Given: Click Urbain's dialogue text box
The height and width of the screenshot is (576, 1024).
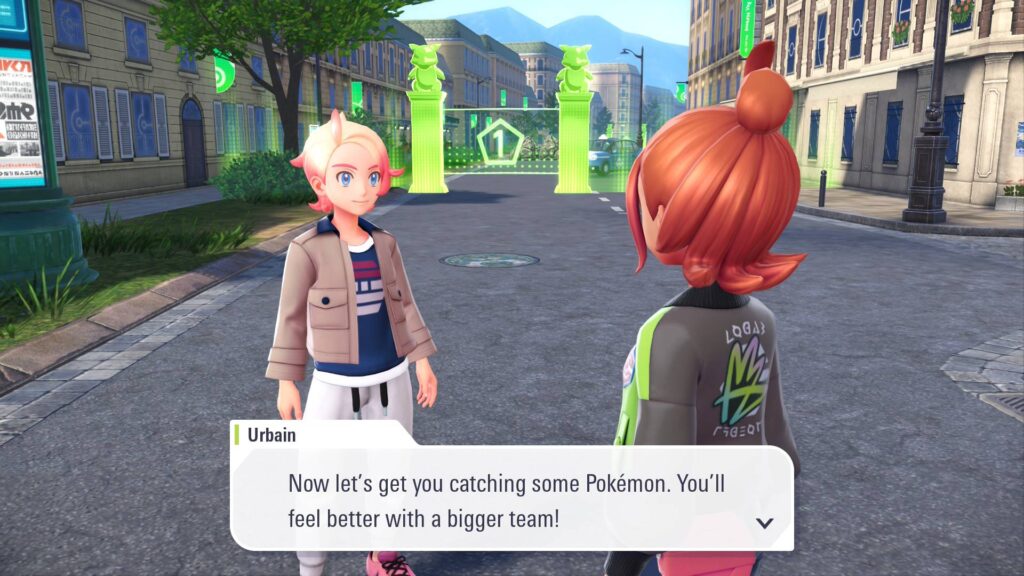Looking at the screenshot, I should coord(510,497).
